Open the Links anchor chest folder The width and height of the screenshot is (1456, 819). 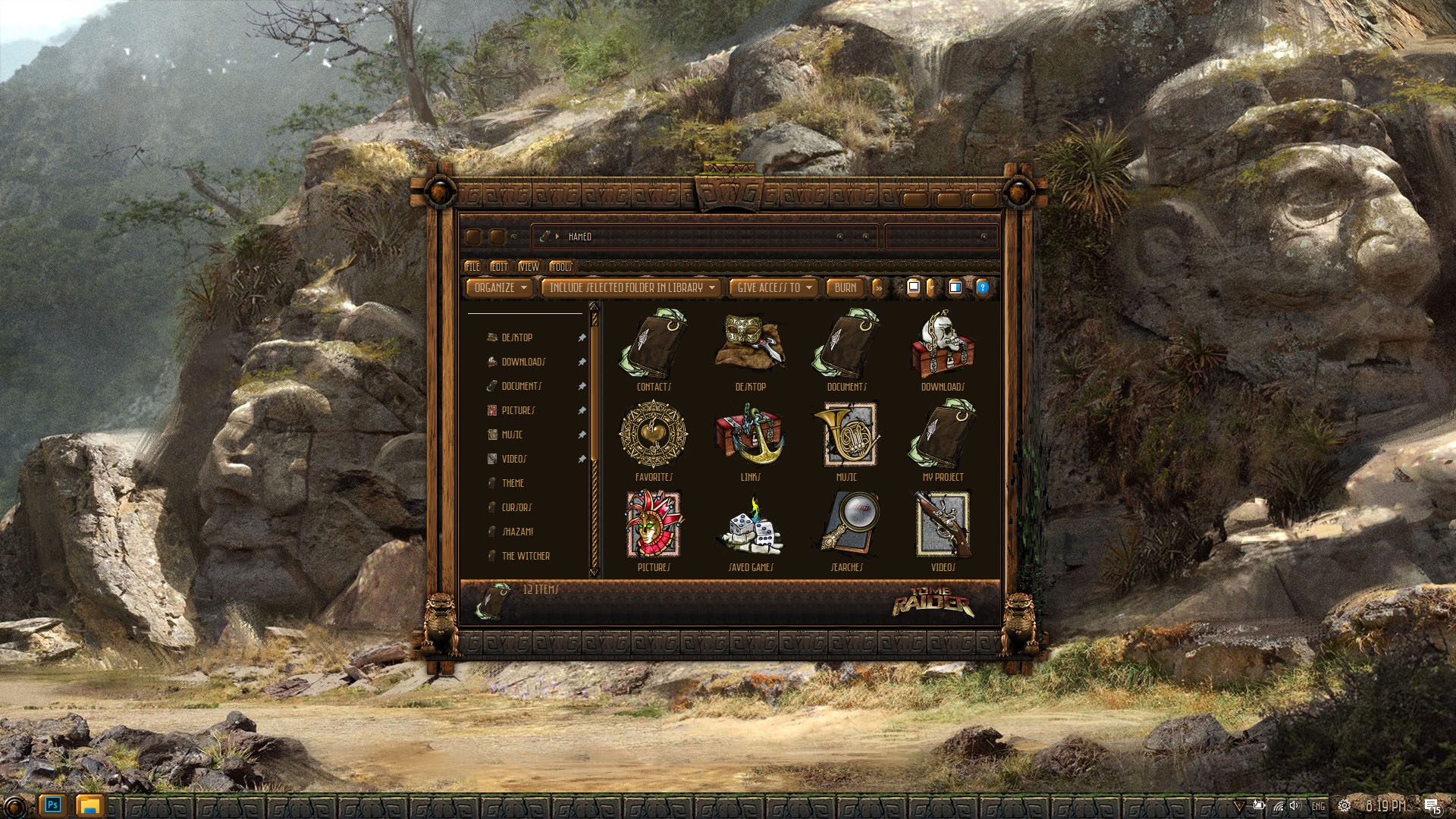[750, 435]
